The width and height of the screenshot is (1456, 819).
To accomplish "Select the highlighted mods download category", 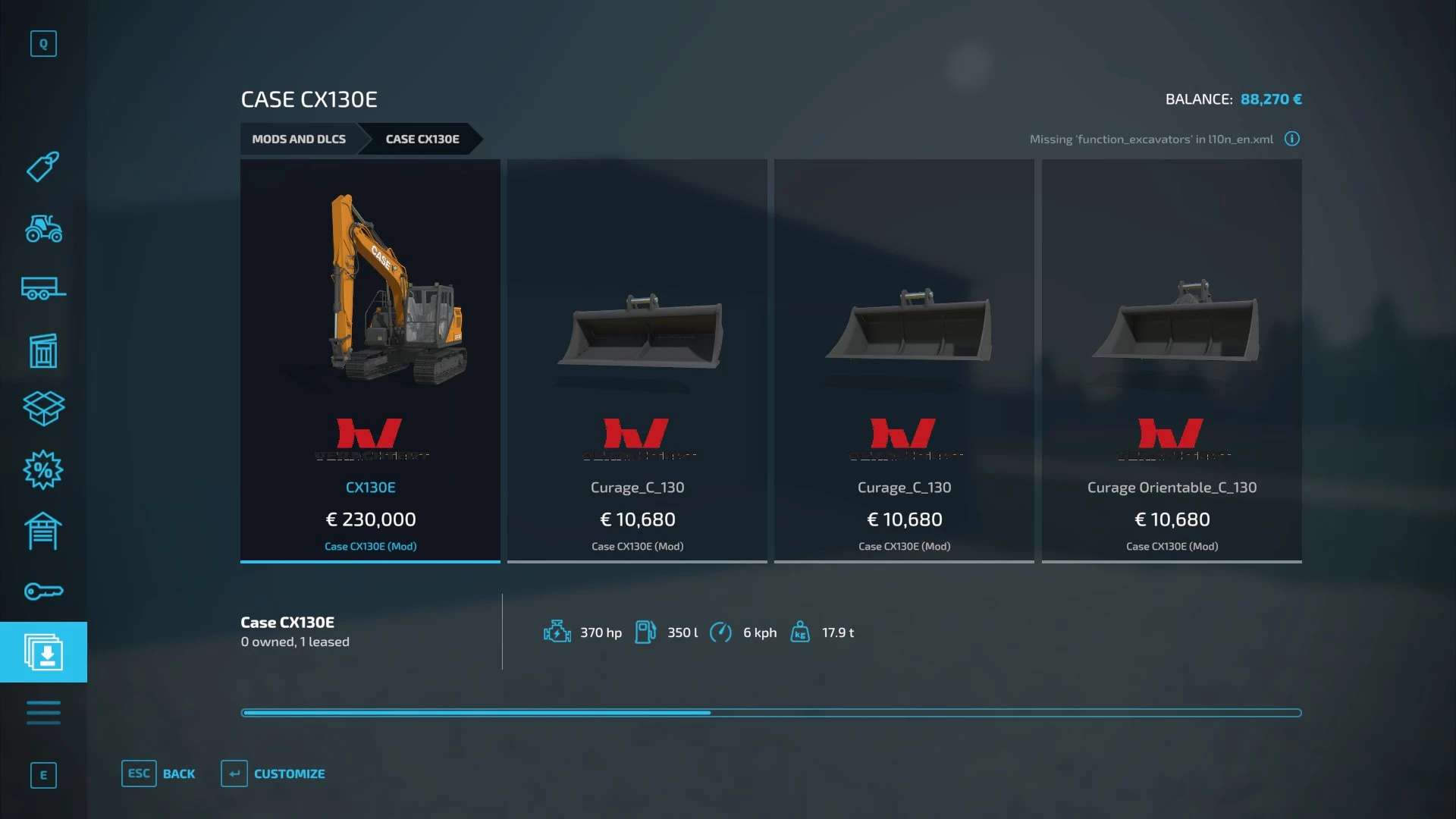I will (x=43, y=652).
